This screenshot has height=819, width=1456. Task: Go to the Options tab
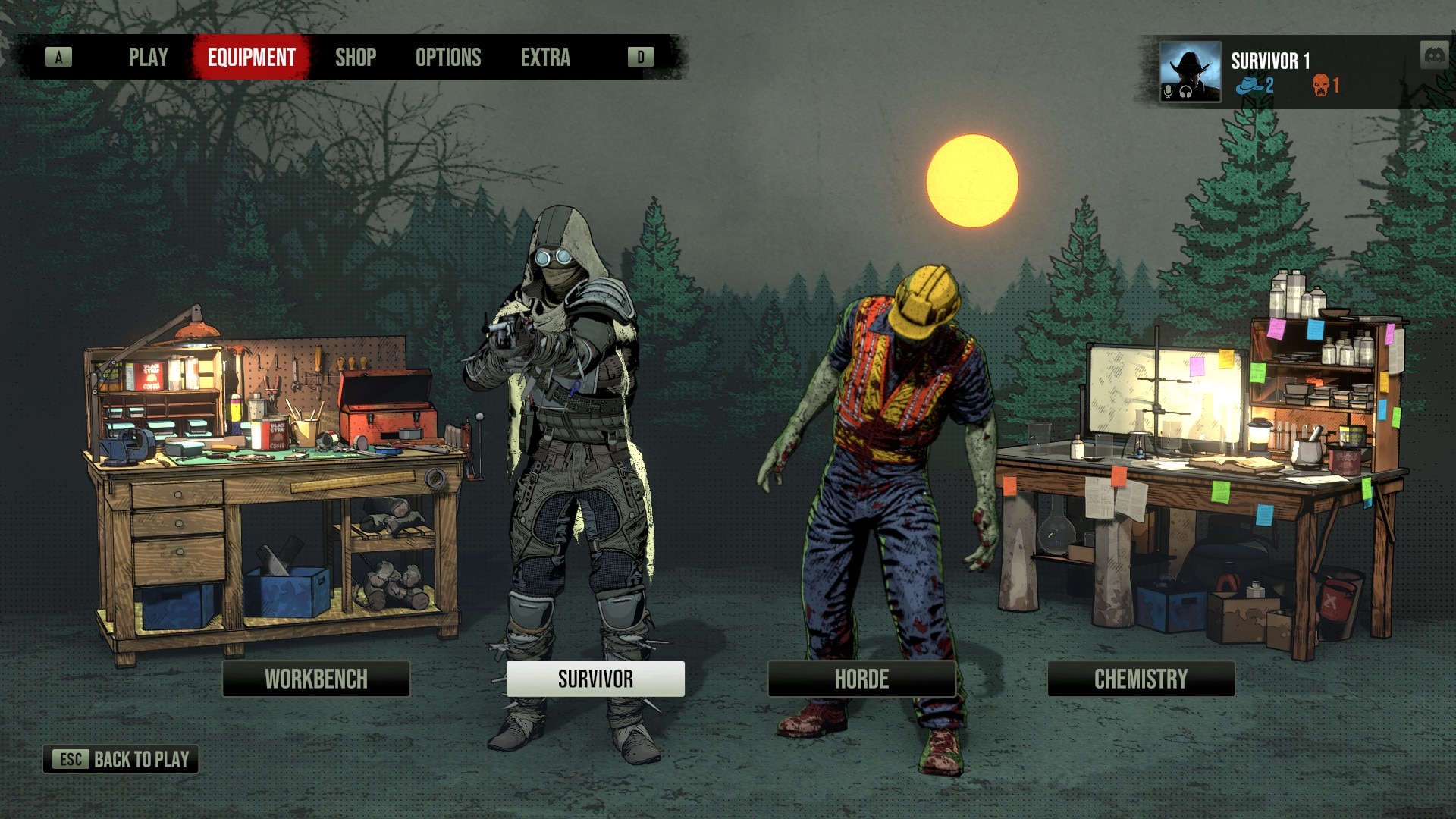[448, 58]
